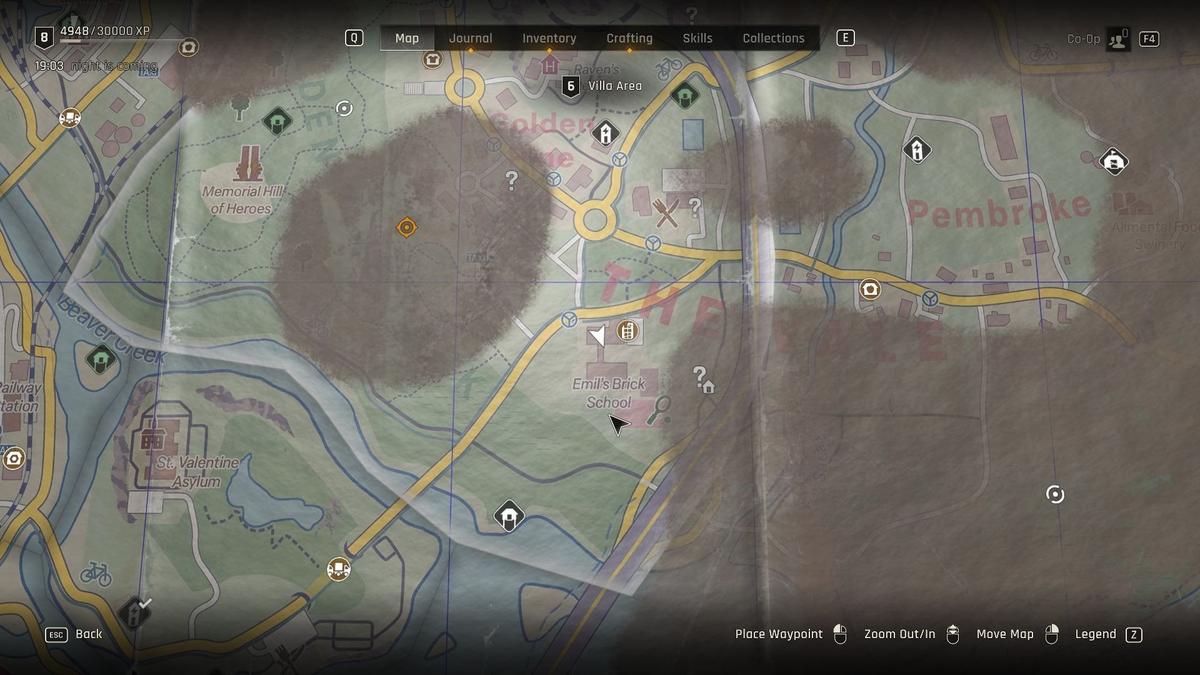The width and height of the screenshot is (1200, 675).
Task: Select the camera marker on Pembroke road
Action: (x=870, y=289)
